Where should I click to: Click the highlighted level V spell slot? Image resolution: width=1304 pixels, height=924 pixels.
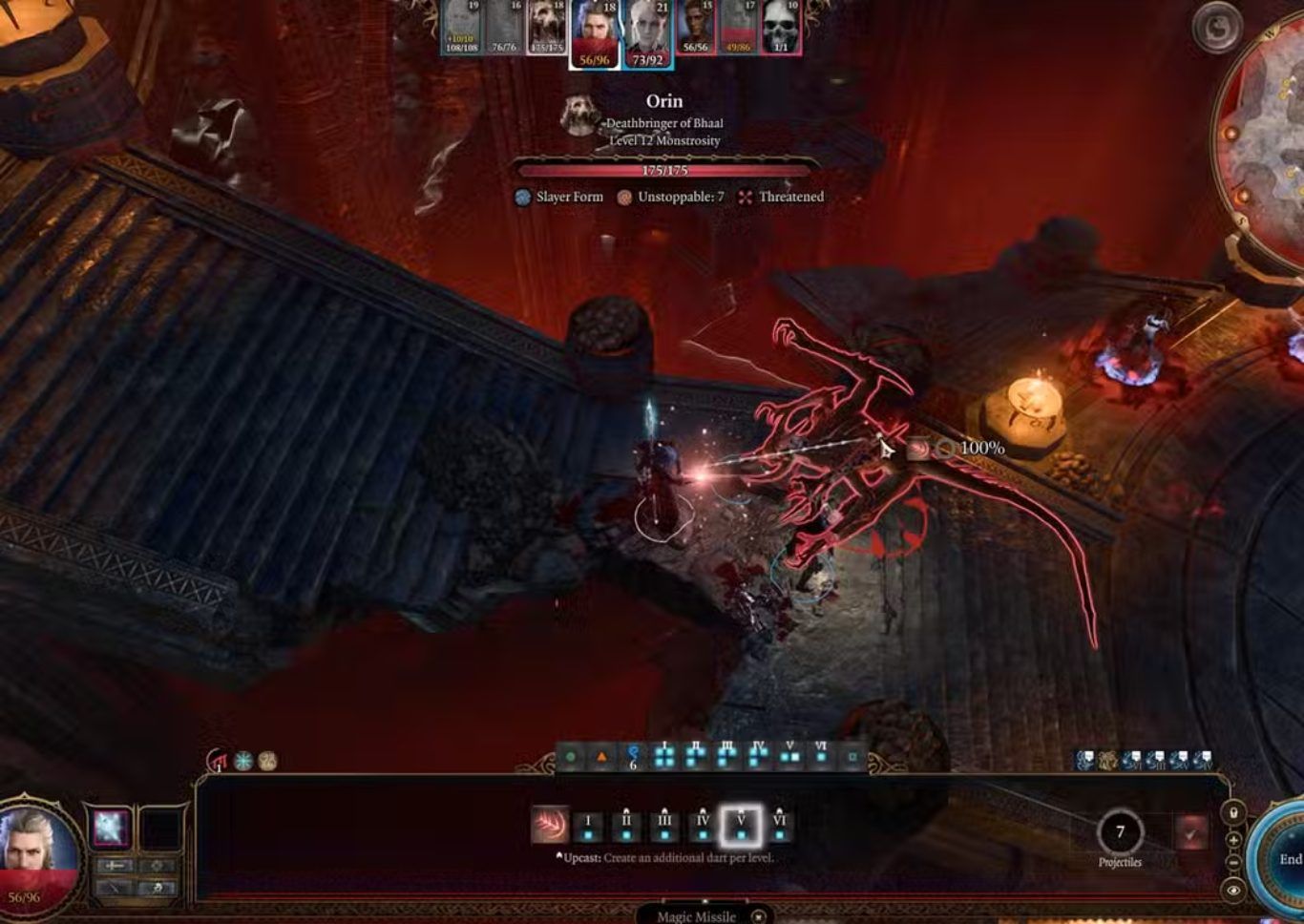[x=741, y=826]
